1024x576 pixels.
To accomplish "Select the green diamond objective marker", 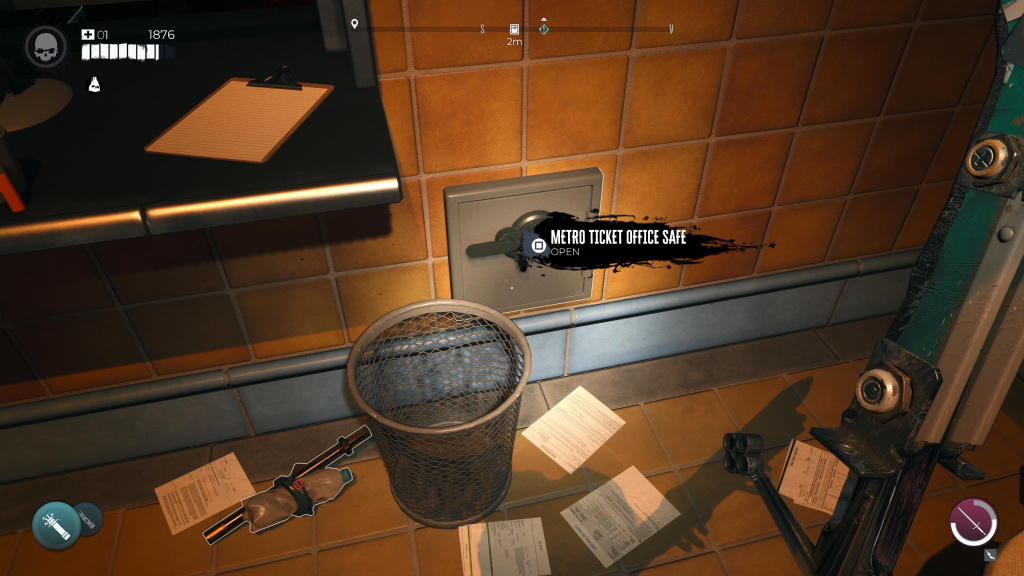I will (x=543, y=29).
